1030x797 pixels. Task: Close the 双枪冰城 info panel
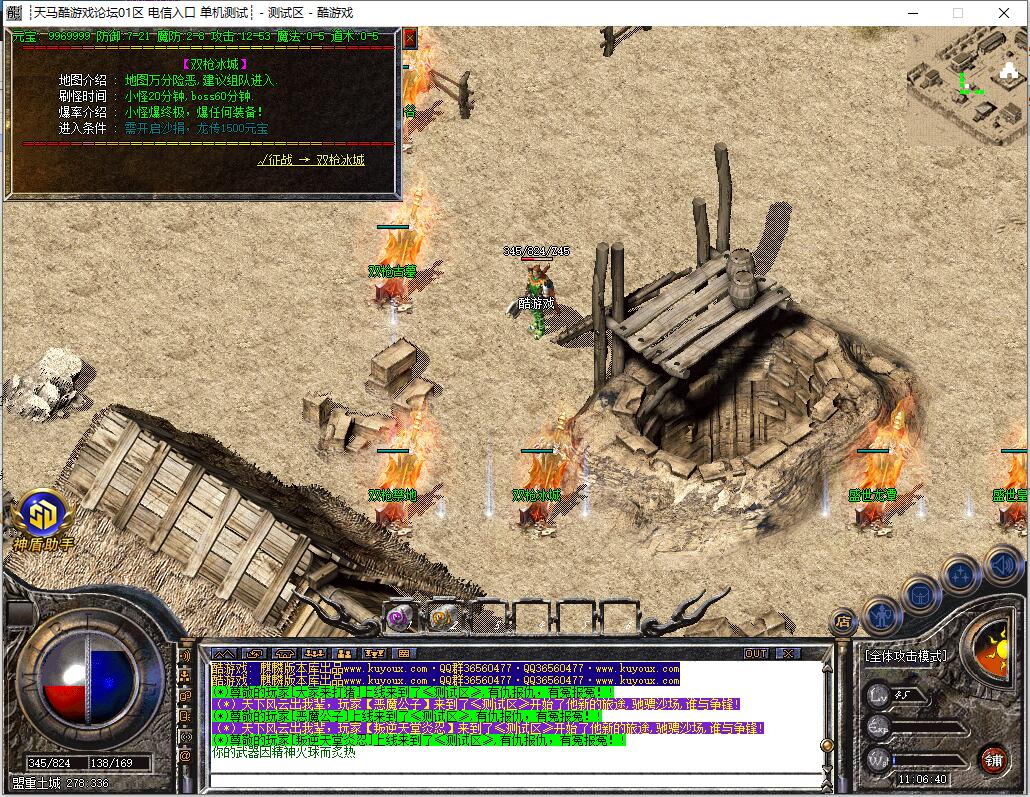[409, 38]
